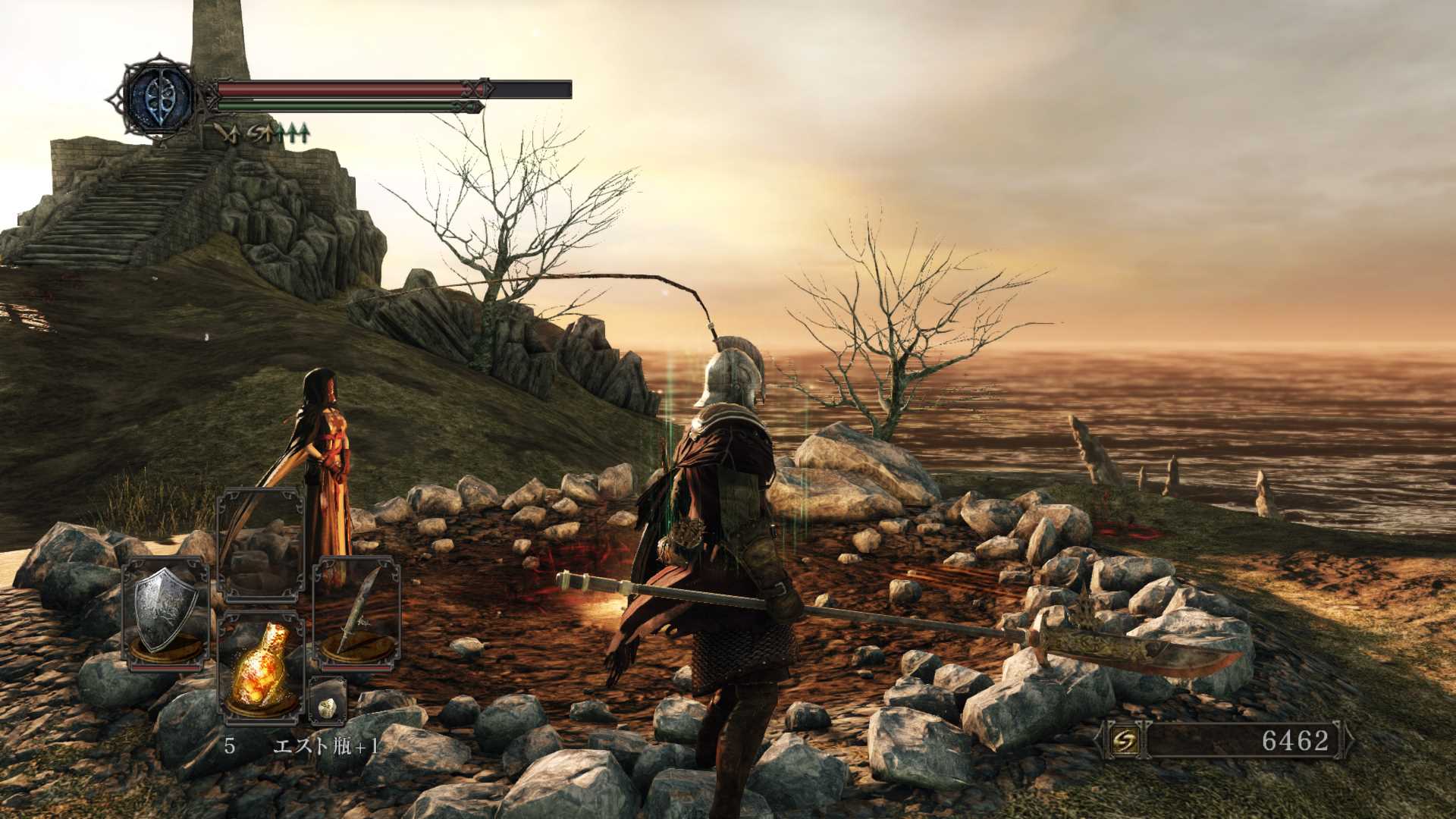Select the equipped shield slot

(x=165, y=613)
